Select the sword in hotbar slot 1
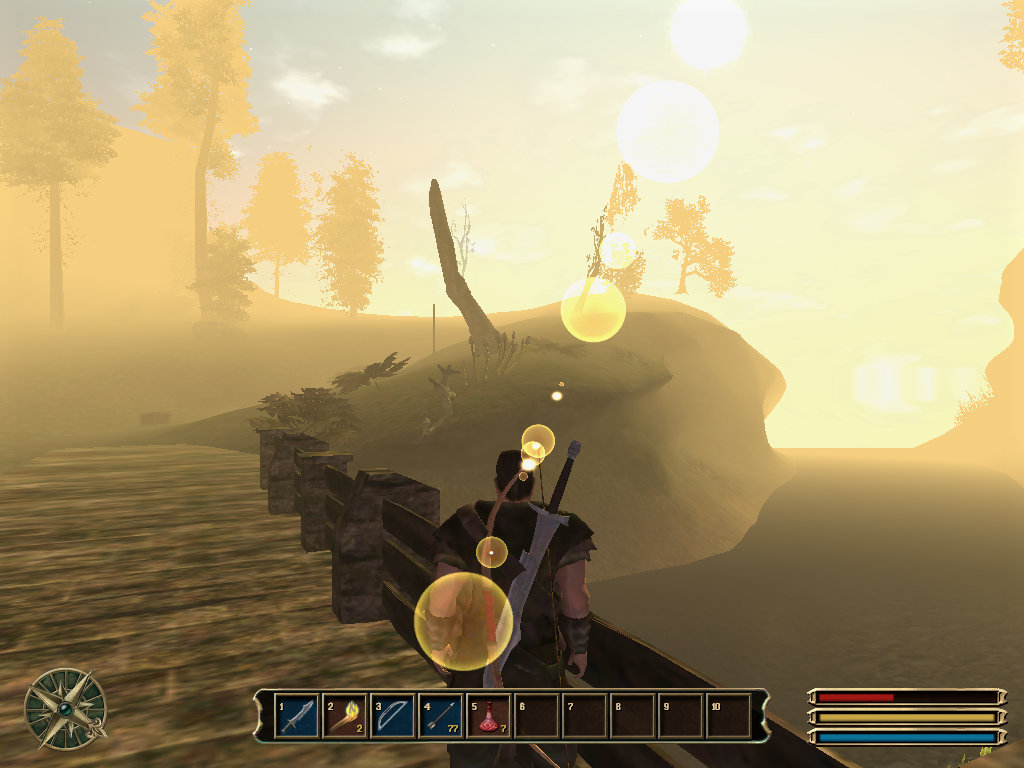 tap(297, 716)
